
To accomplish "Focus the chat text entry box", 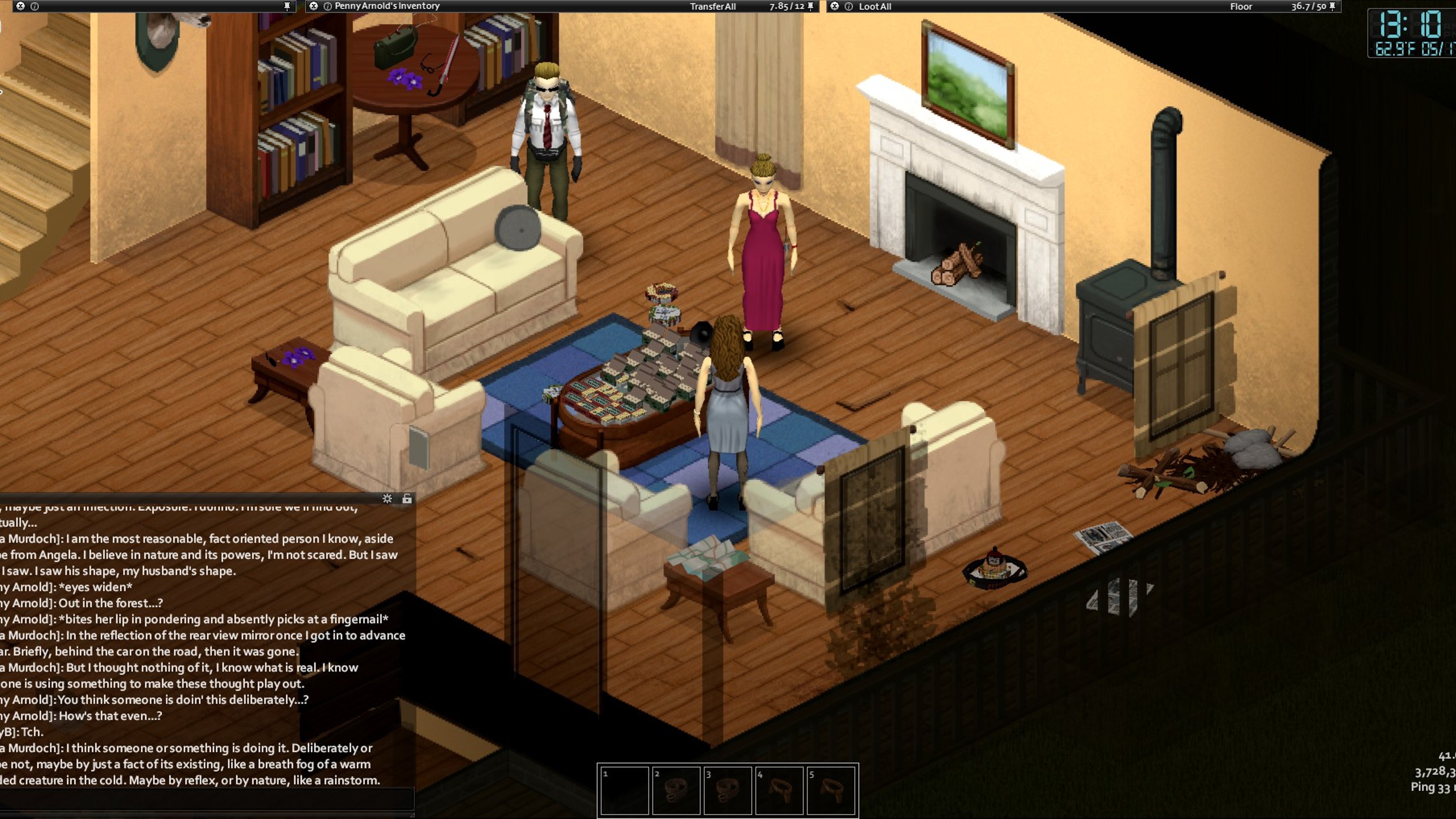I will (206, 801).
